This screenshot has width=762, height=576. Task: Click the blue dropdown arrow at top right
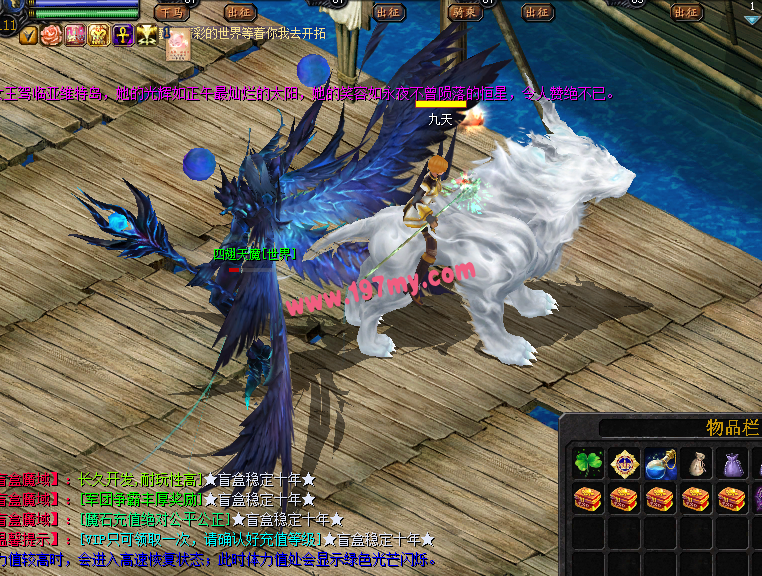pyautogui.click(x=751, y=19)
